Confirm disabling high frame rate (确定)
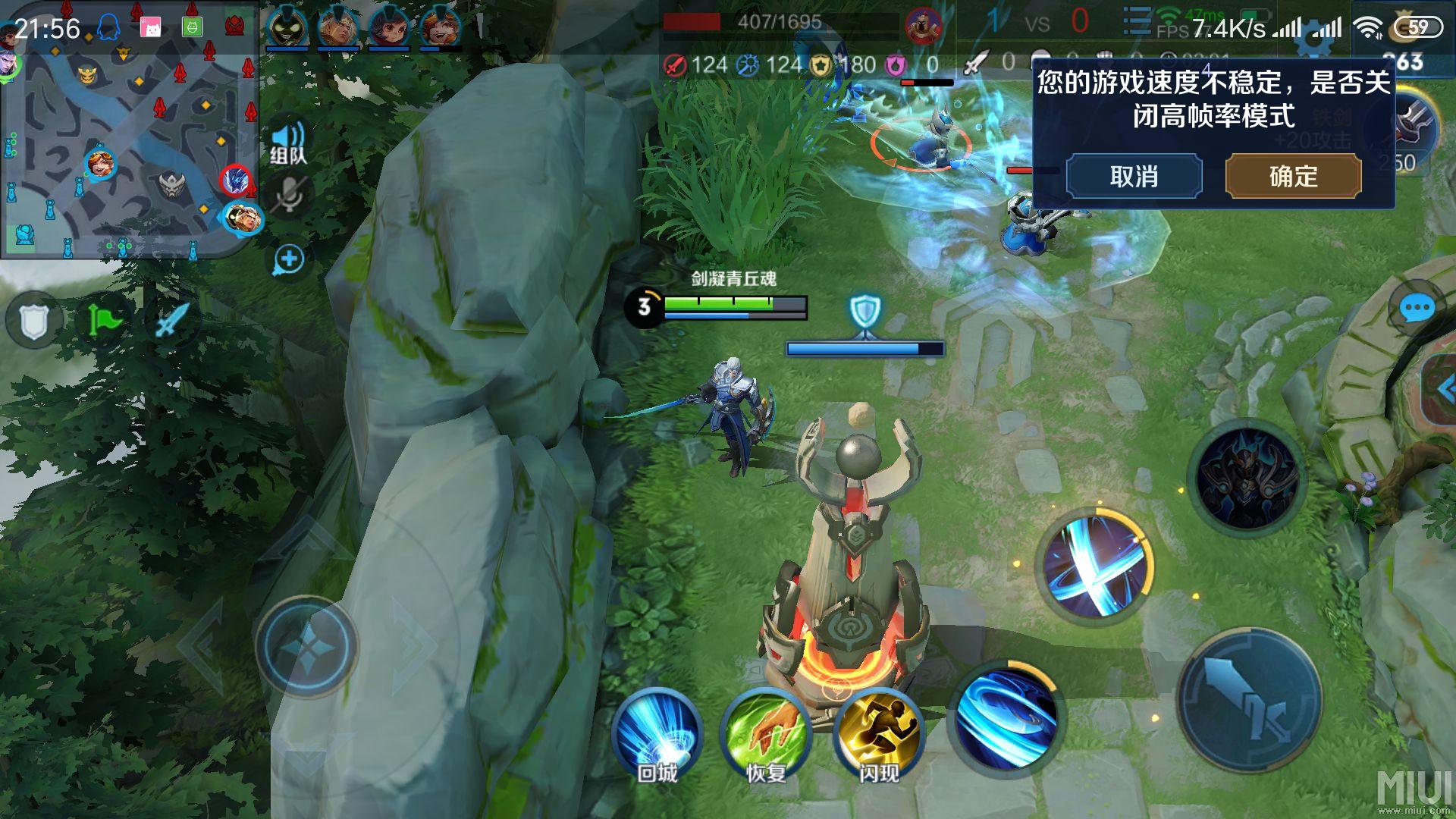 click(x=1293, y=177)
